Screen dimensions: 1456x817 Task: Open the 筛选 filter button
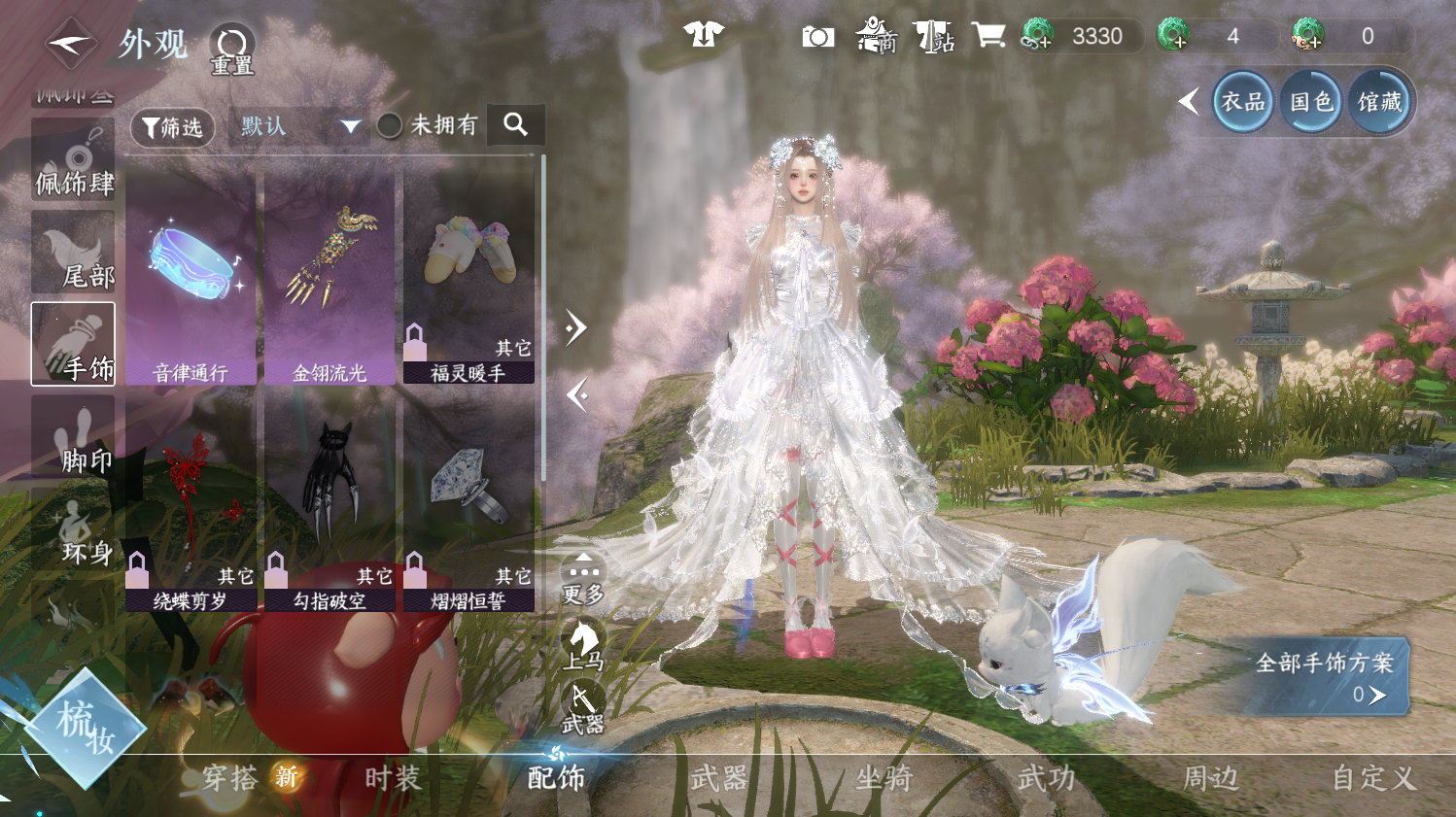tap(172, 127)
